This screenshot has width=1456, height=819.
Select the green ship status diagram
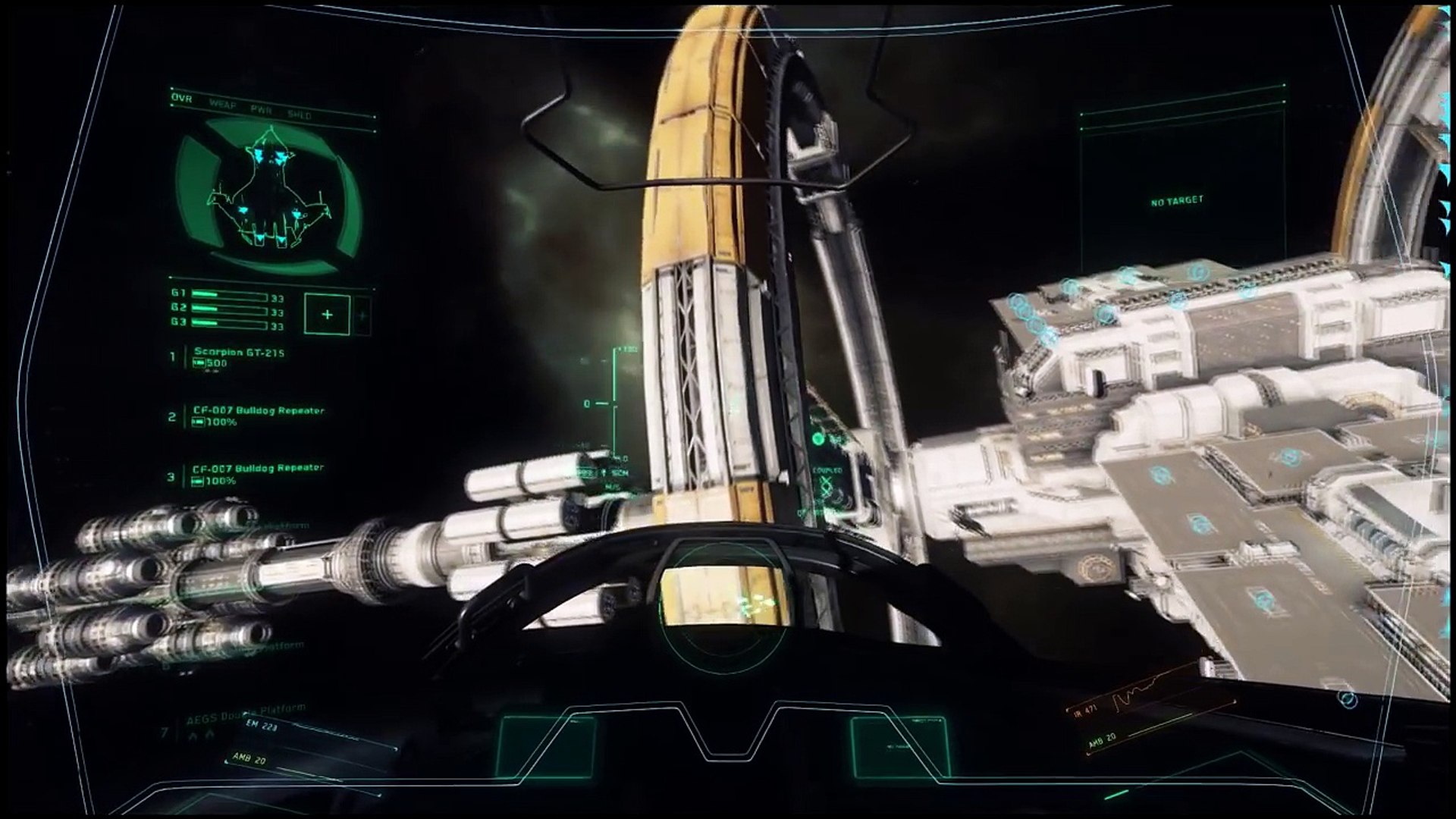[269, 197]
